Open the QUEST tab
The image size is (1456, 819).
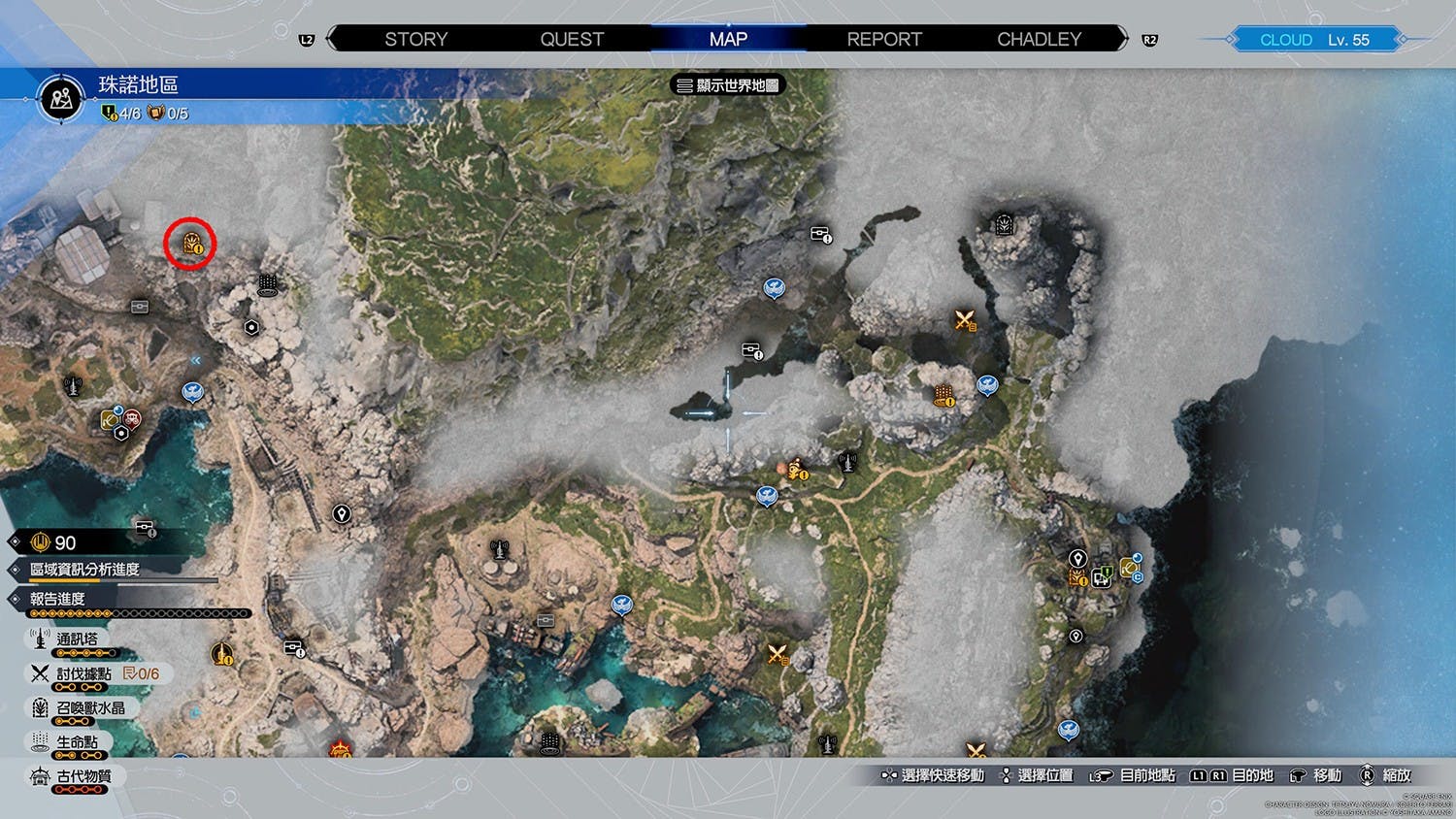tap(572, 40)
